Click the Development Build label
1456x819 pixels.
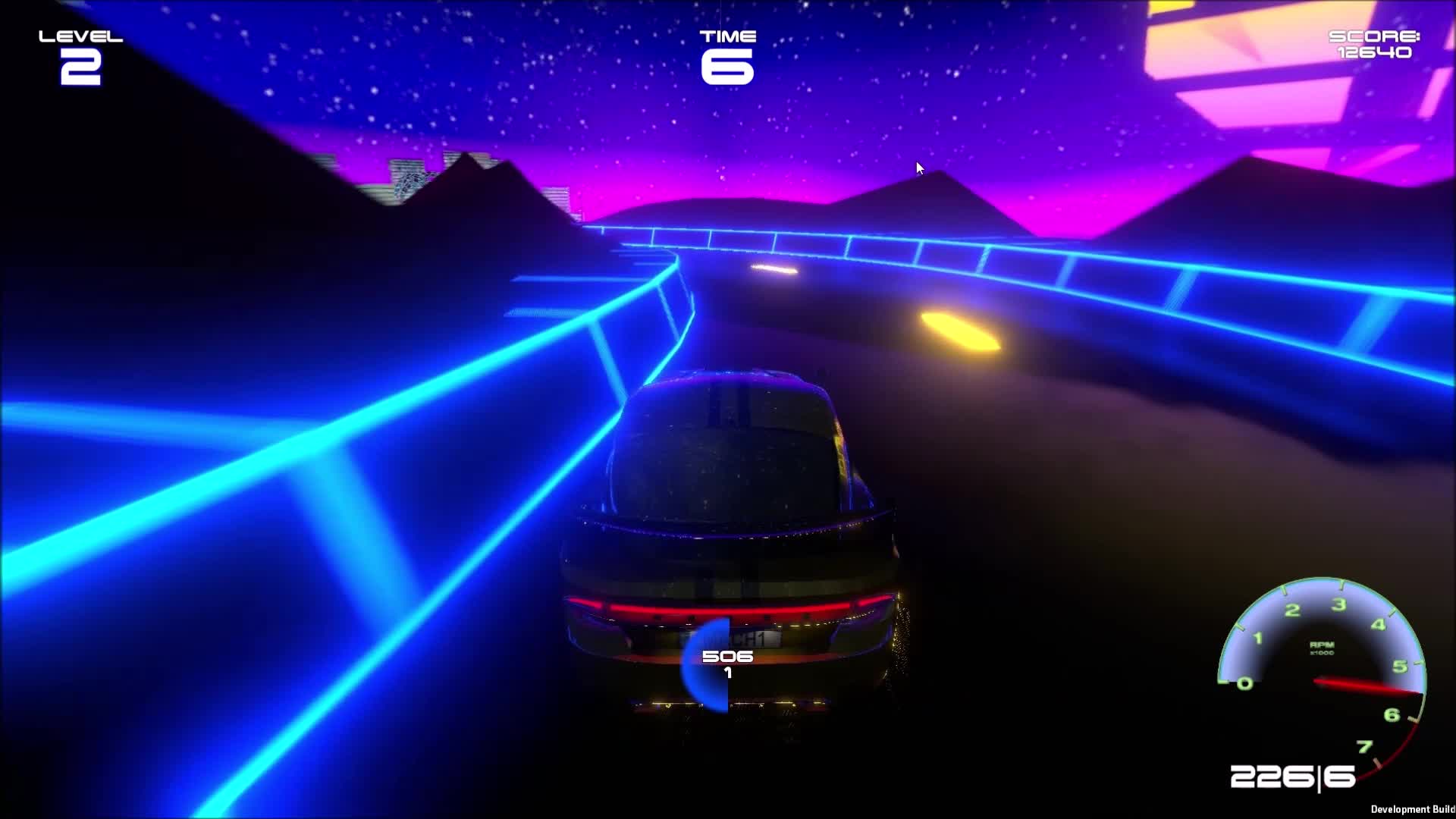[x=1412, y=810]
